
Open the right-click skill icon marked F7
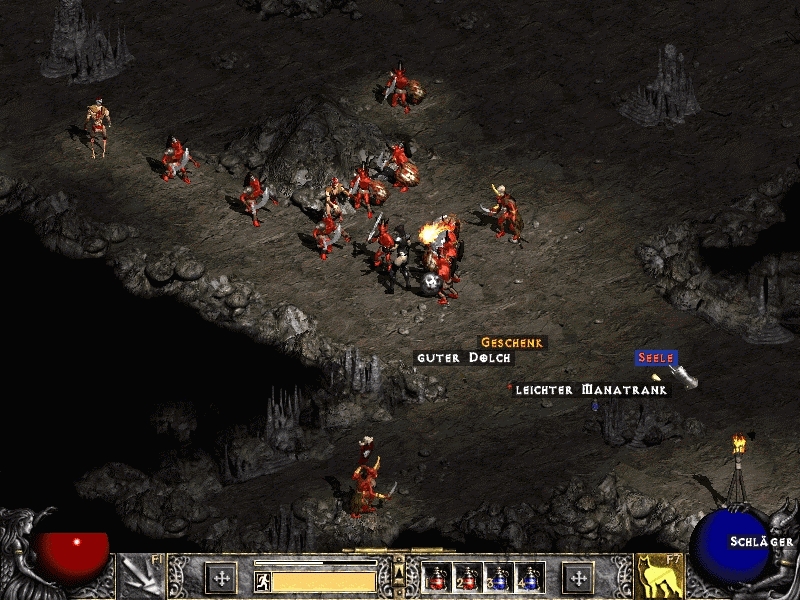click(658, 577)
